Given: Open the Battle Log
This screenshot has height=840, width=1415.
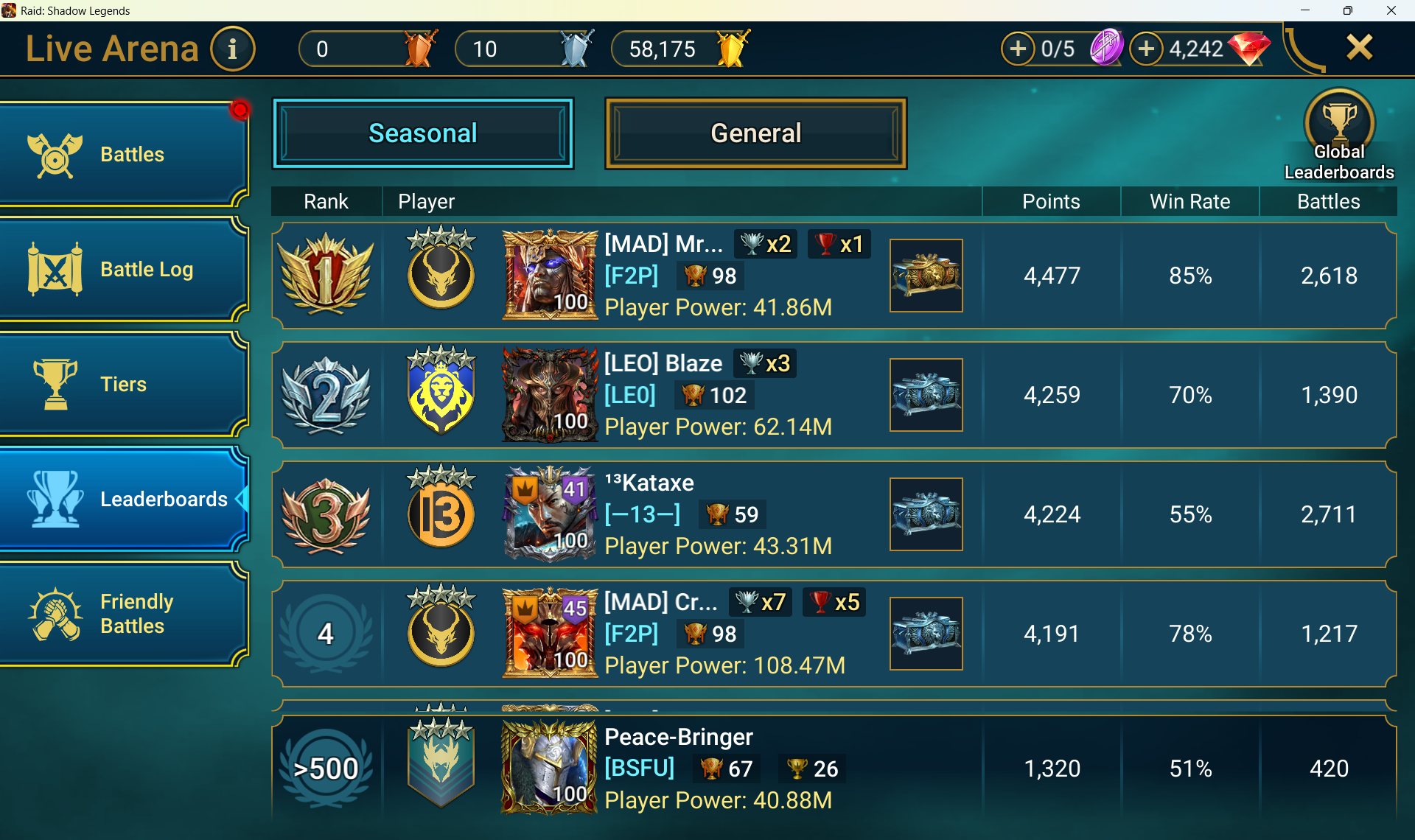Looking at the screenshot, I should [x=124, y=270].
